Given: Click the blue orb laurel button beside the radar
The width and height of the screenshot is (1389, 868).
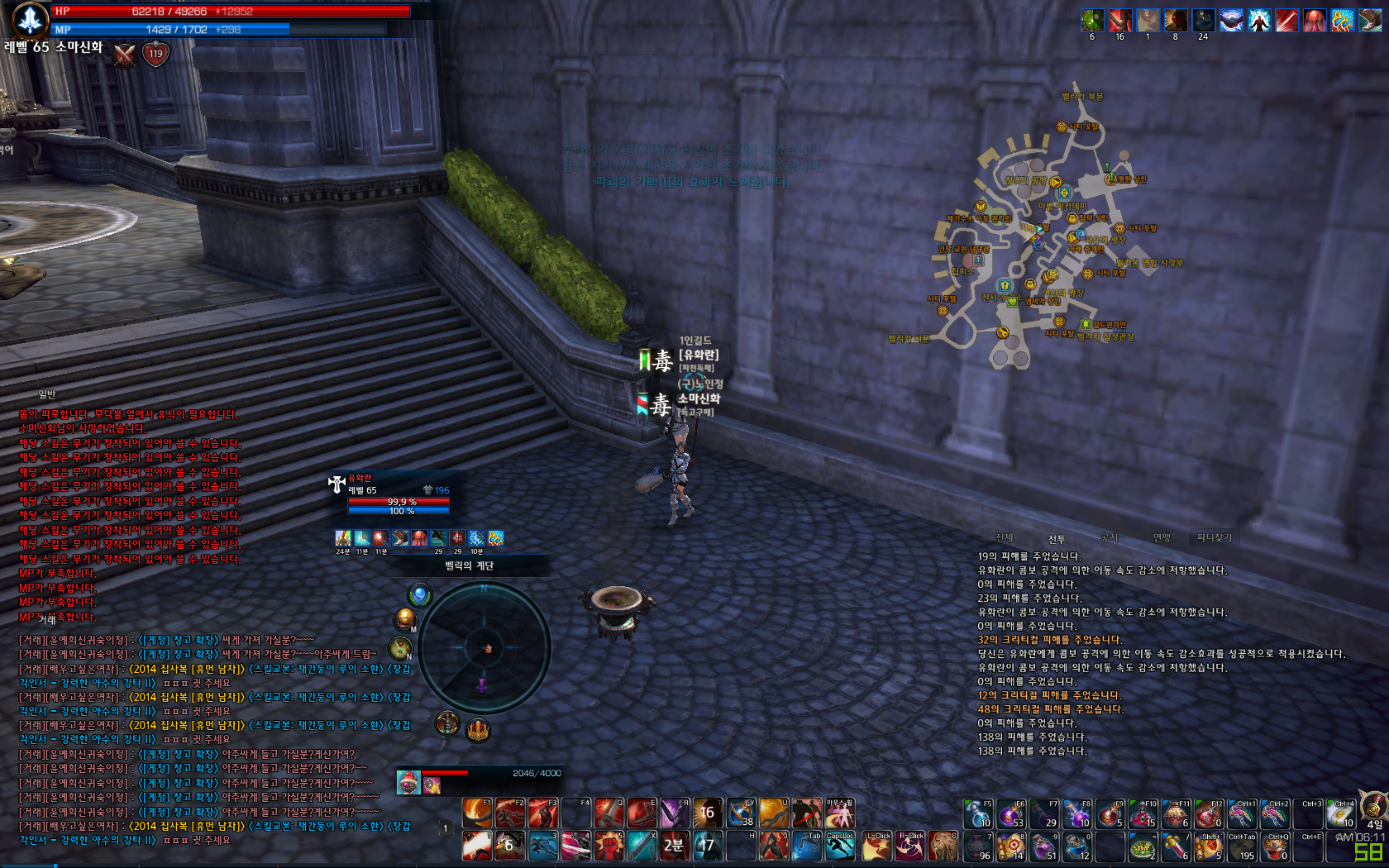Looking at the screenshot, I should [420, 594].
